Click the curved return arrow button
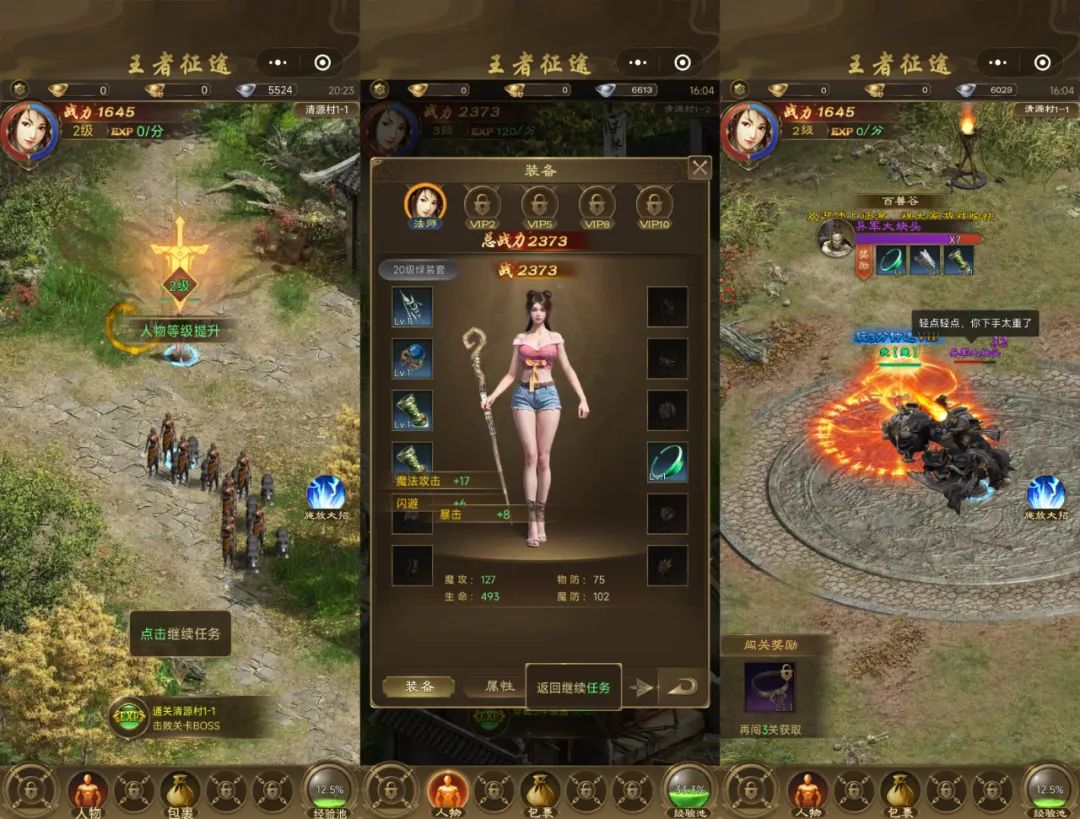This screenshot has width=1080, height=819. (682, 687)
